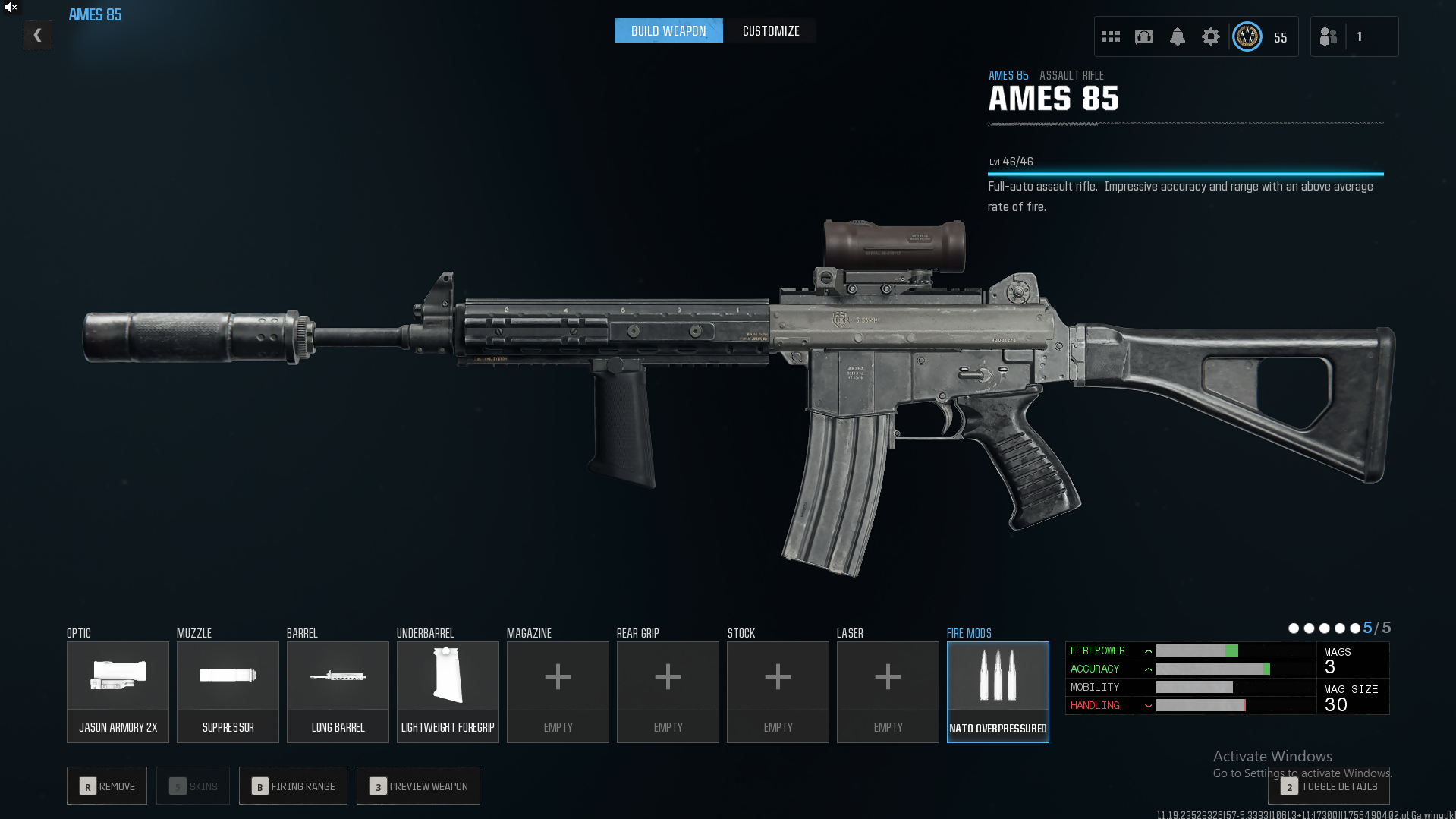The width and height of the screenshot is (1456, 819).
Task: Select the Jason Armory 2X optic slot
Action: 118,691
